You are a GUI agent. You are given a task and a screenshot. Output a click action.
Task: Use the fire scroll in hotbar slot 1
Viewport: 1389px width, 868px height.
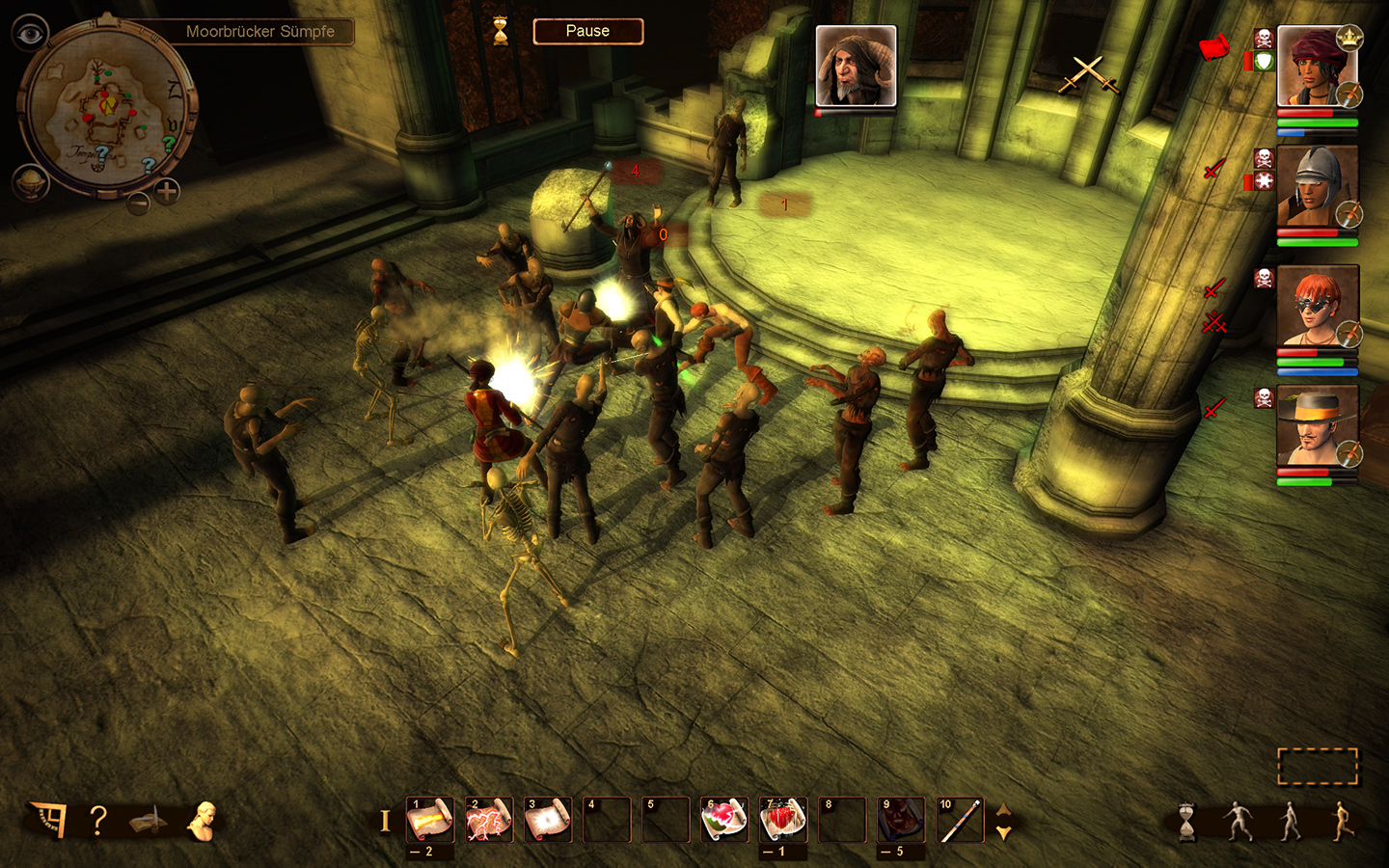pyautogui.click(x=430, y=820)
